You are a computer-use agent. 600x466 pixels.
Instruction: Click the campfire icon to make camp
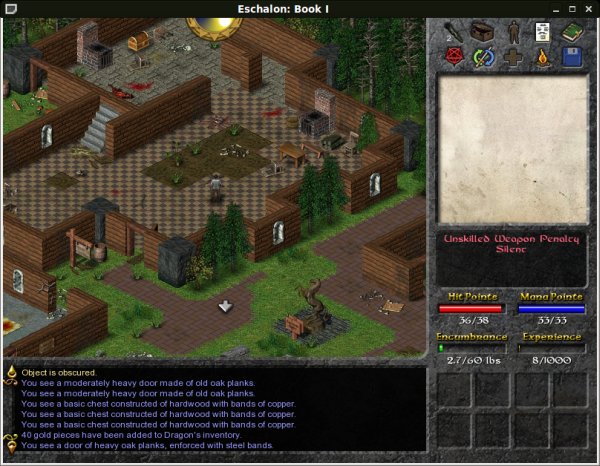(x=542, y=57)
